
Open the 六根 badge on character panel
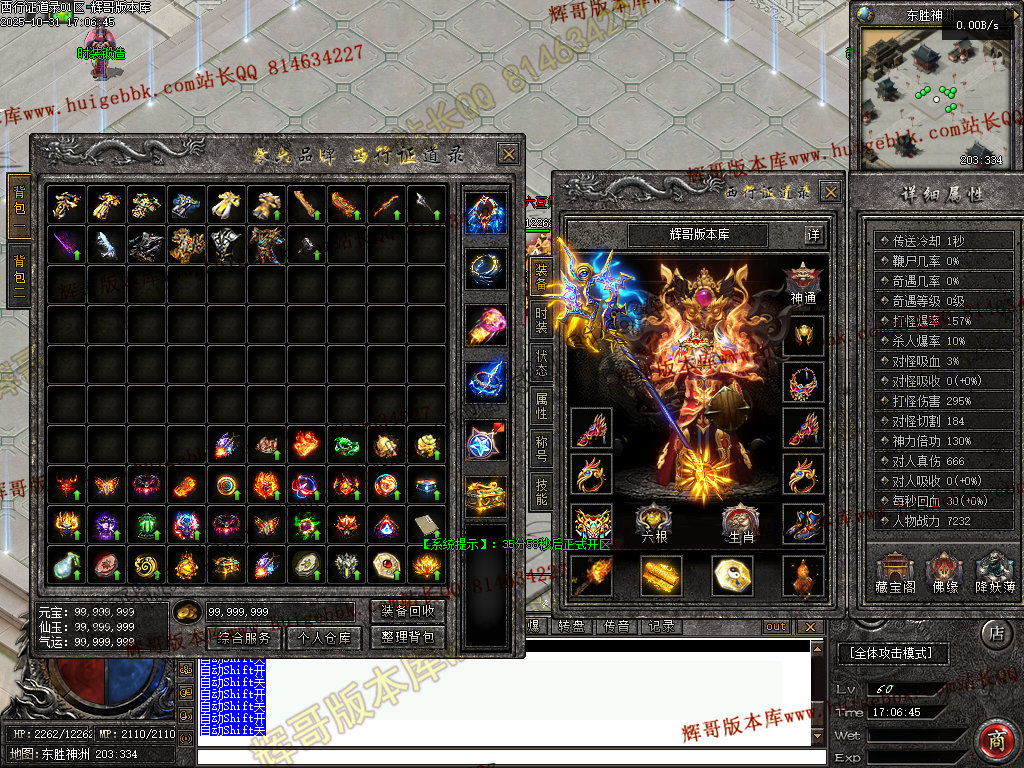pos(653,523)
